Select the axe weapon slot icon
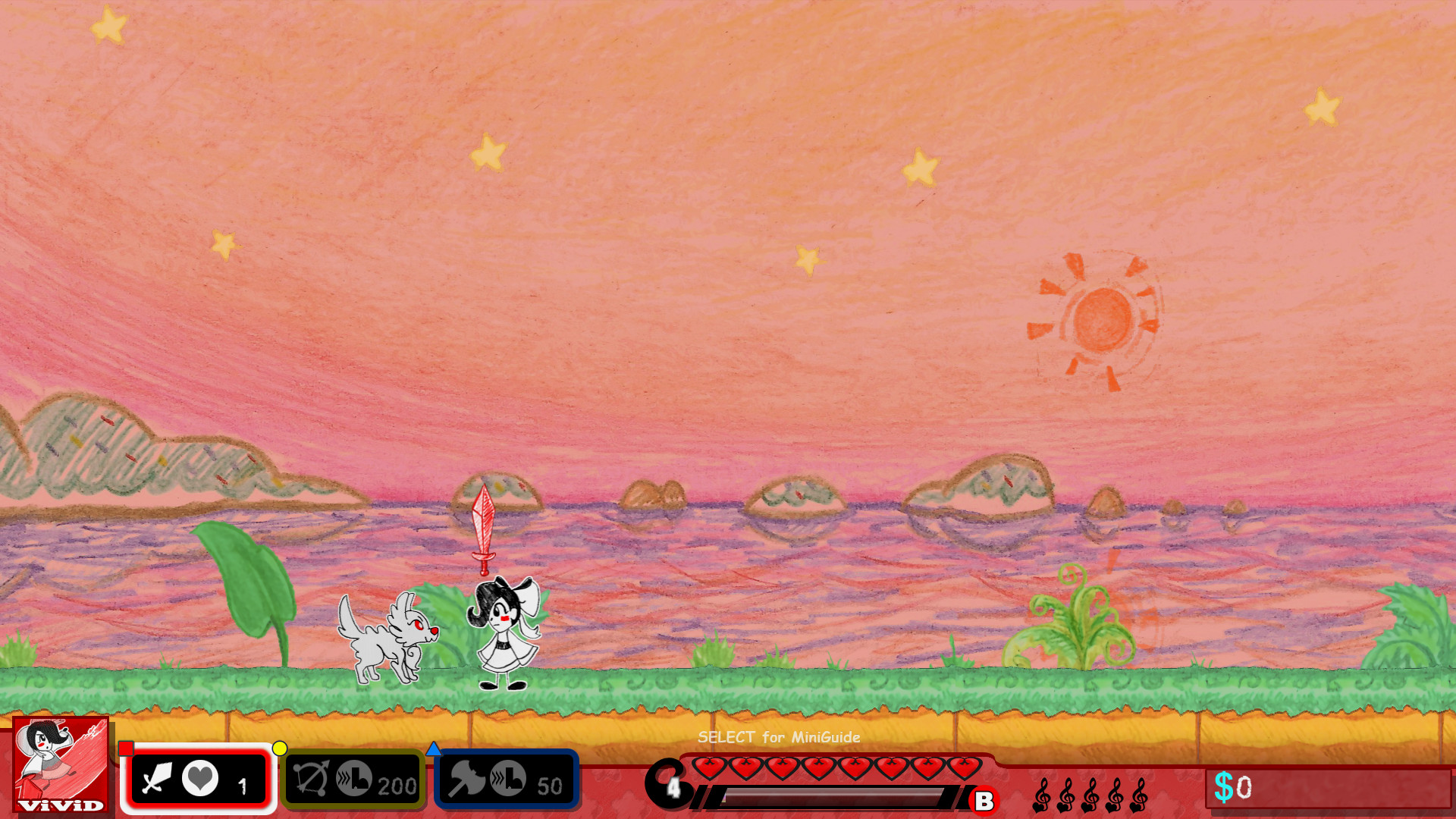 click(466, 780)
